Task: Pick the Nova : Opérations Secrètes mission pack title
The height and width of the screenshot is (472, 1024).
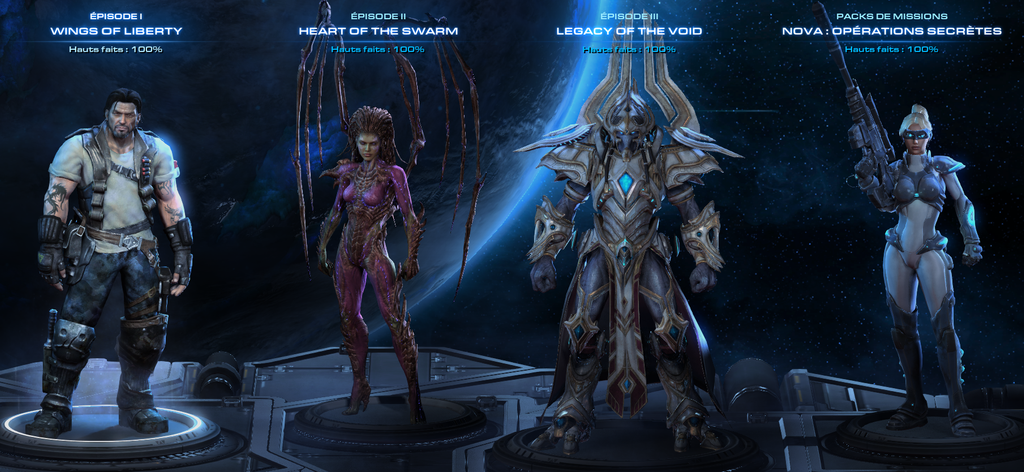Action: click(x=891, y=31)
